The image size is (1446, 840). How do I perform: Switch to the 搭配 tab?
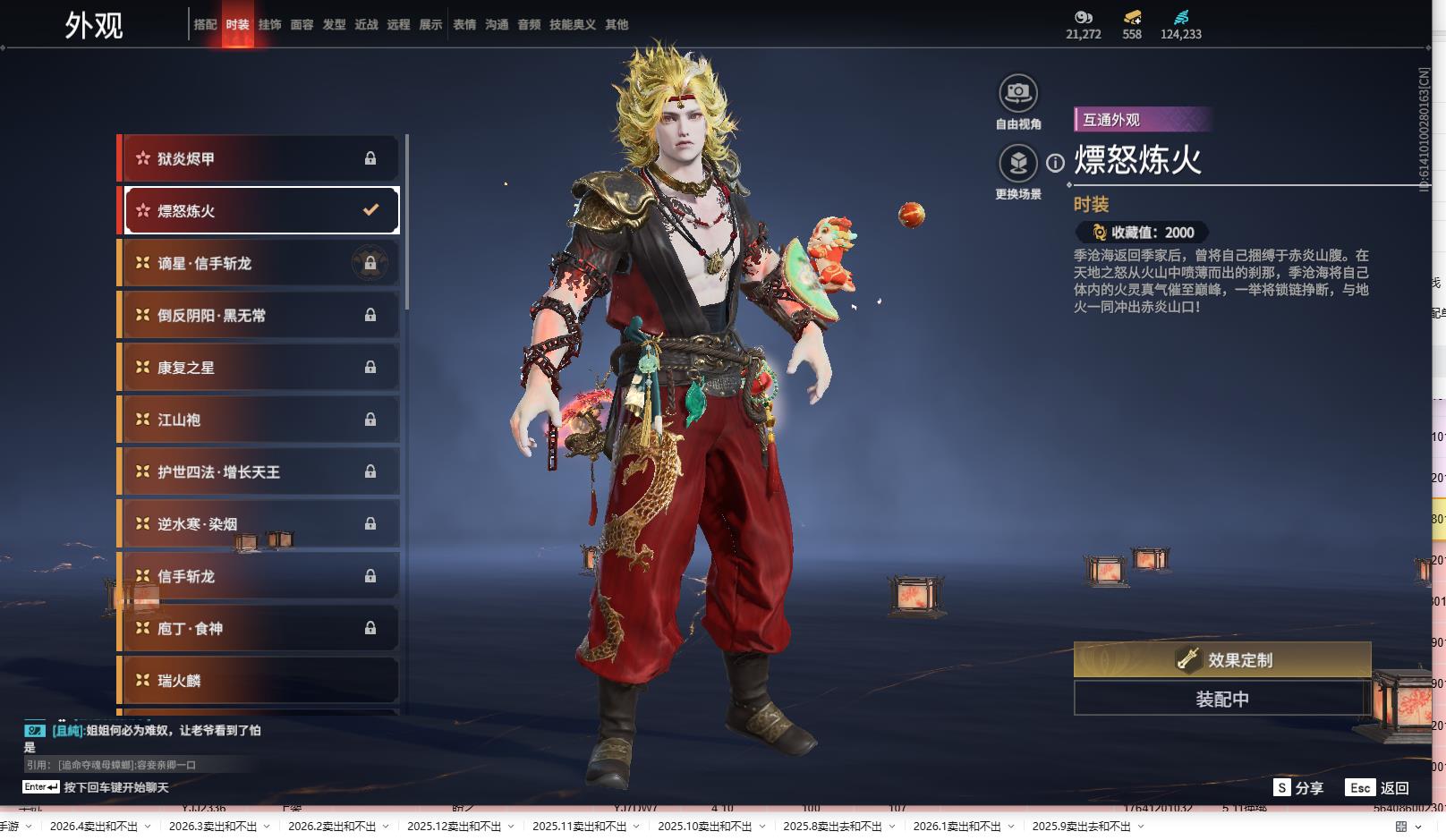205,25
